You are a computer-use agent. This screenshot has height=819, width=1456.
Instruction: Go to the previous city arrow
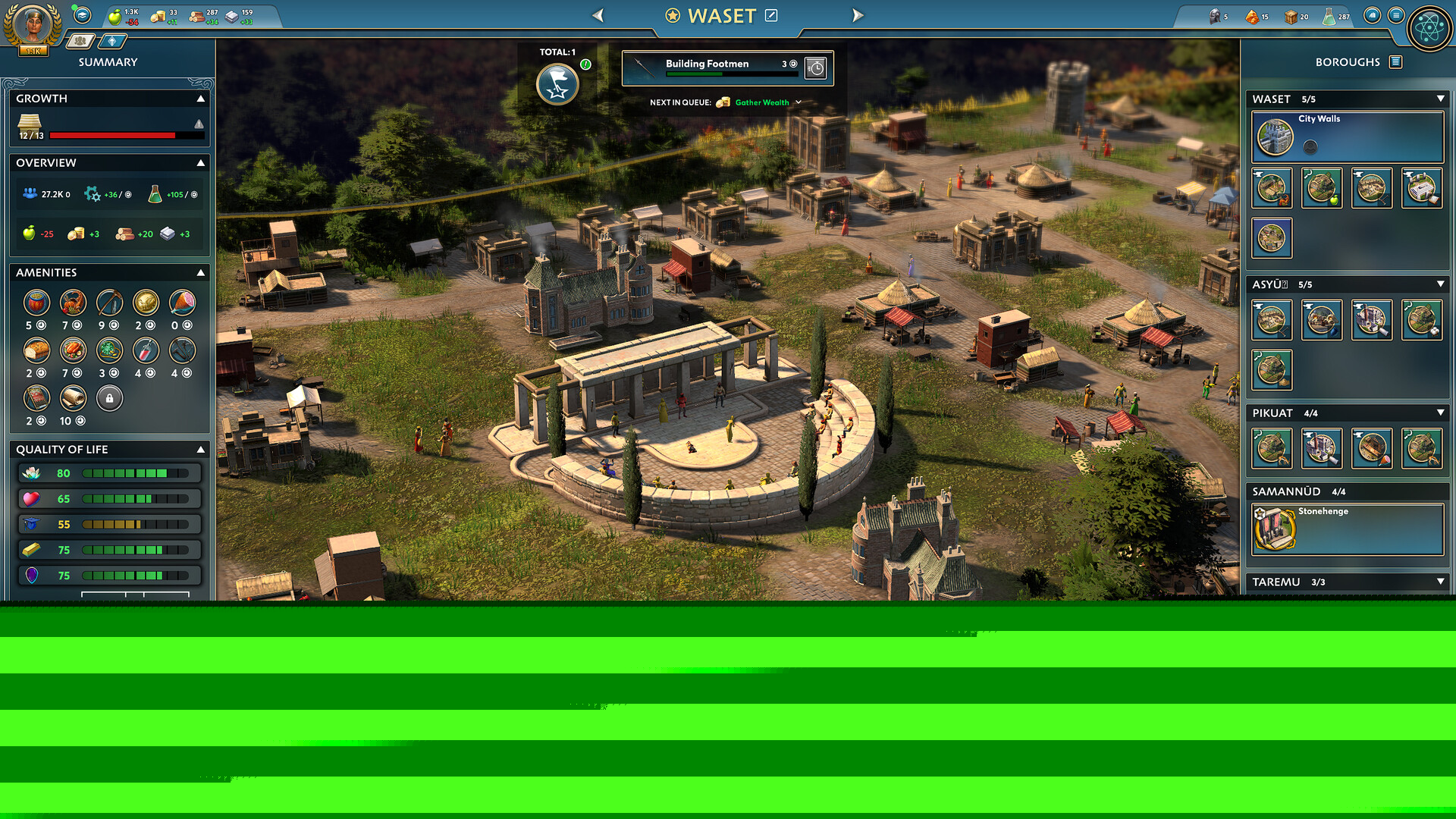click(598, 15)
